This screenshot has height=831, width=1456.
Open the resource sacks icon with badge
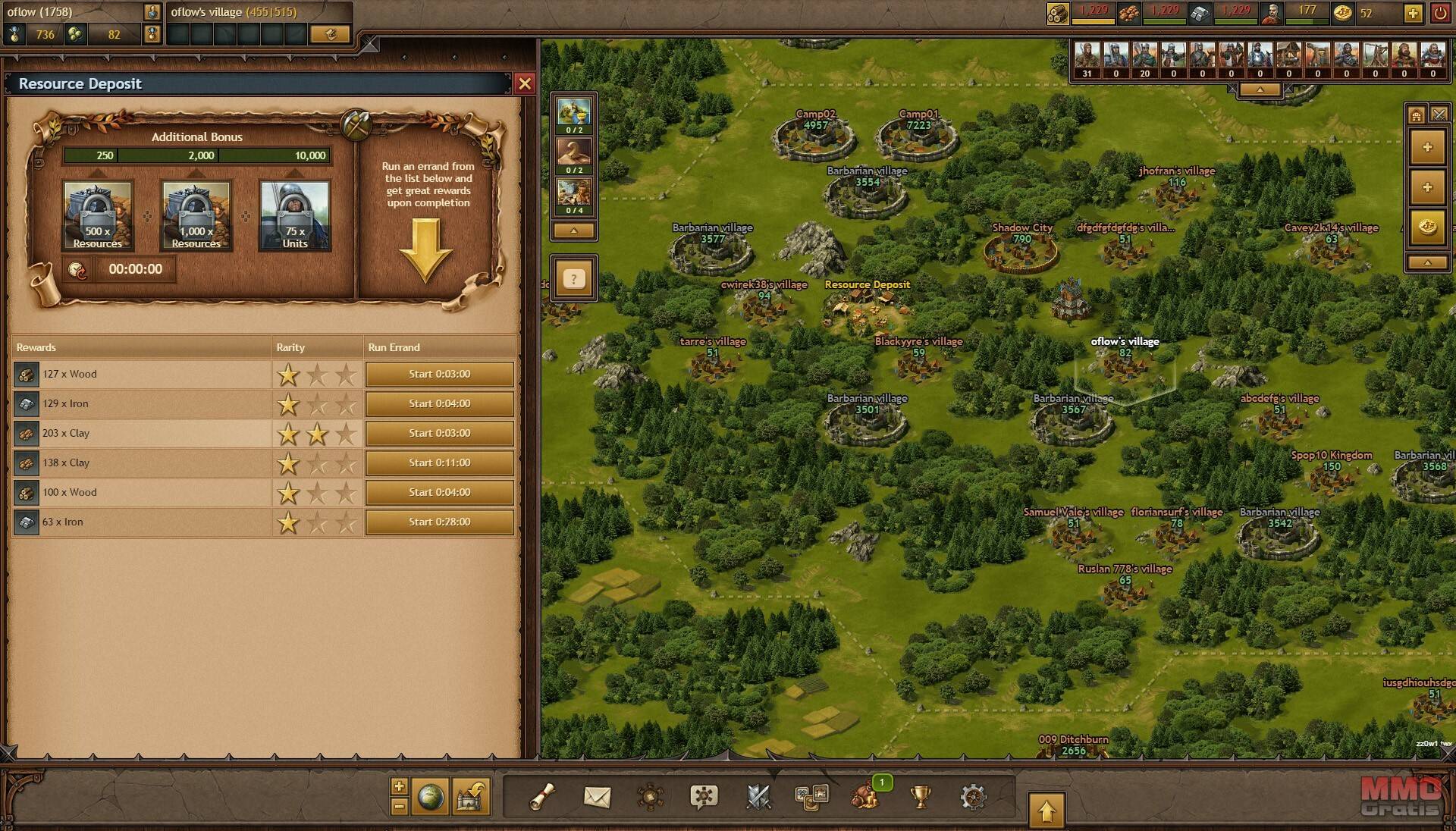pos(865,796)
